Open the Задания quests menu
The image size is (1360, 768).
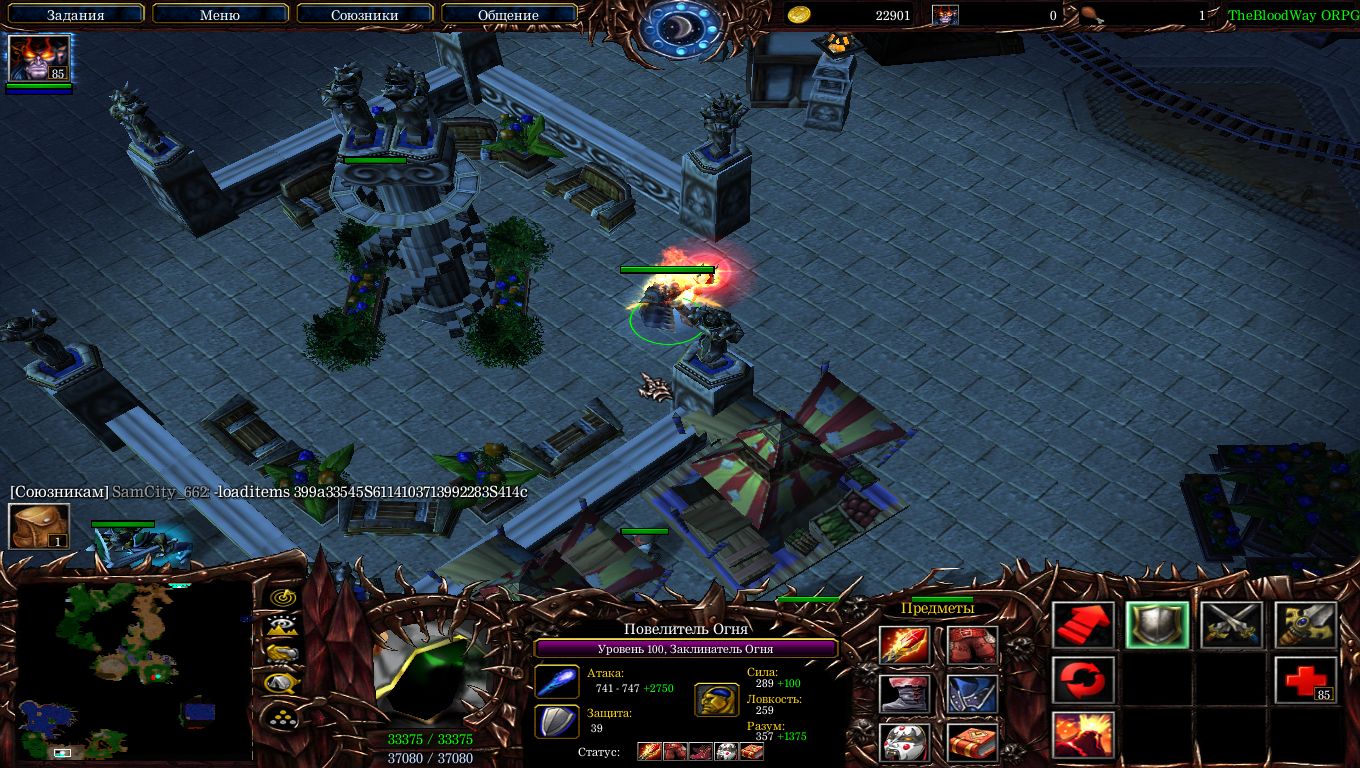[76, 15]
